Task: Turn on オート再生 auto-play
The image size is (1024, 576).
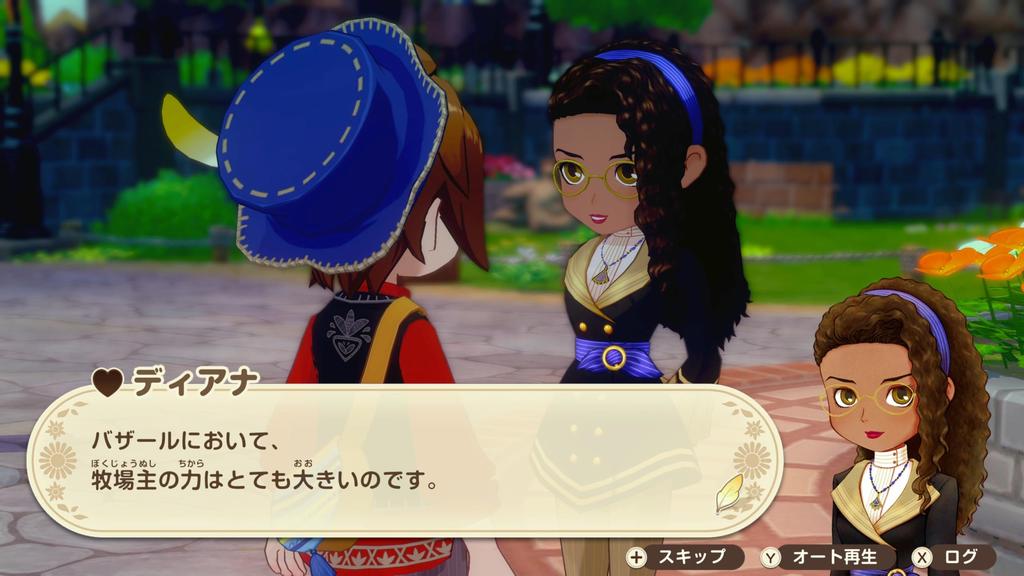Action: 823,557
